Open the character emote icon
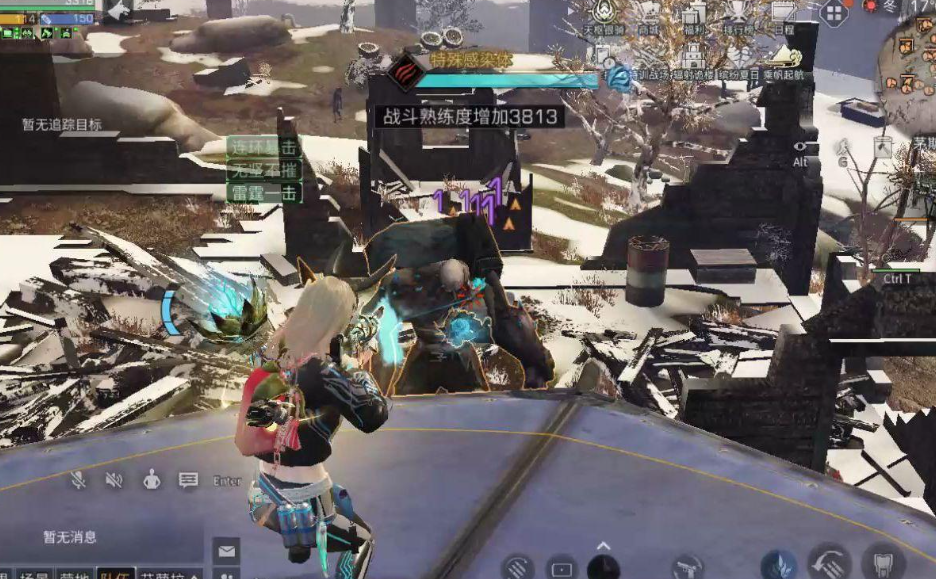 [151, 480]
